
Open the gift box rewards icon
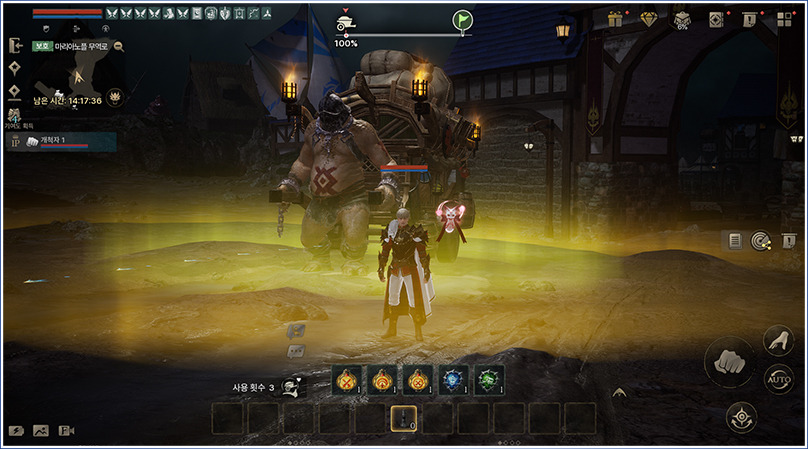tap(614, 19)
